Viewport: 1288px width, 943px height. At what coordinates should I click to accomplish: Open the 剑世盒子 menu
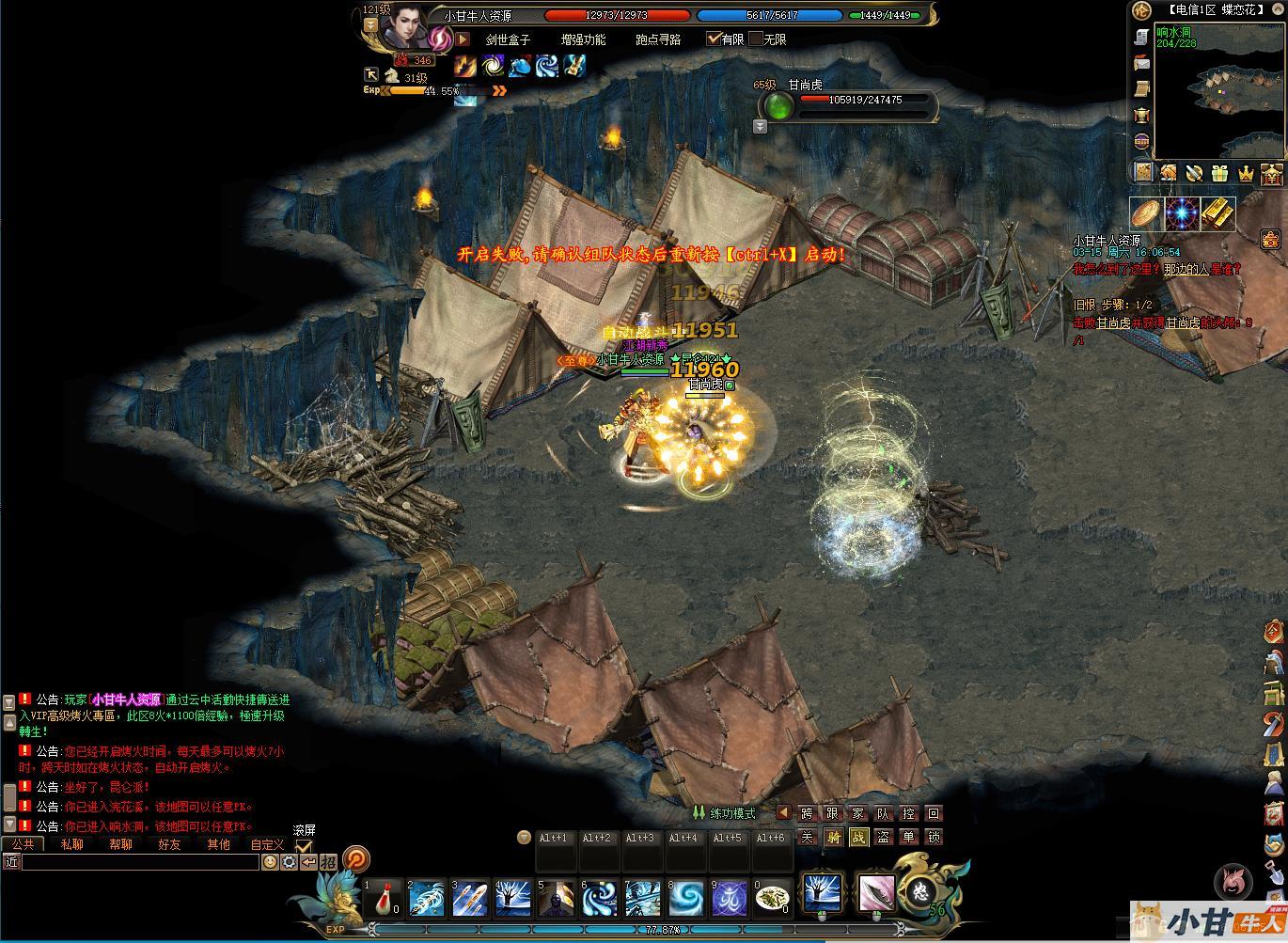click(508, 39)
